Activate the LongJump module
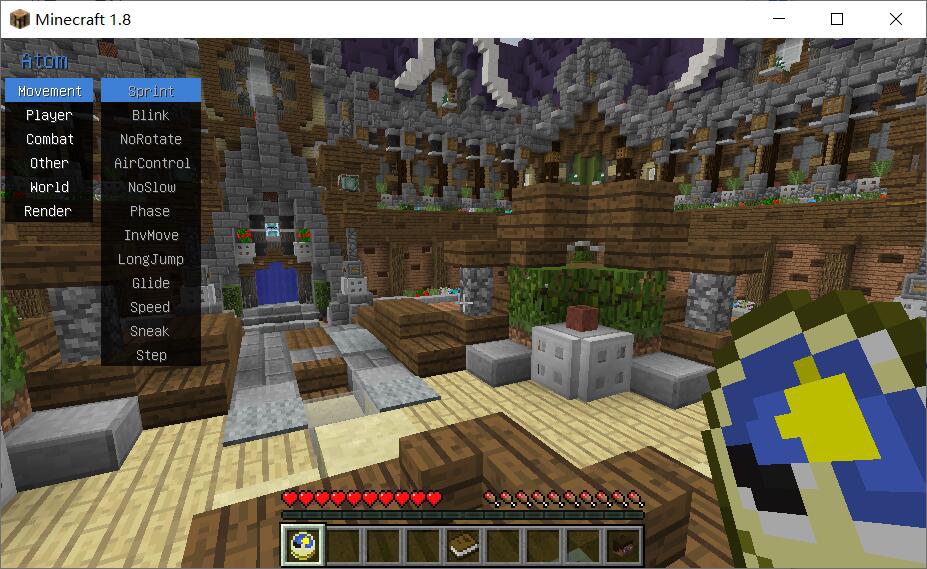 [x=151, y=259]
